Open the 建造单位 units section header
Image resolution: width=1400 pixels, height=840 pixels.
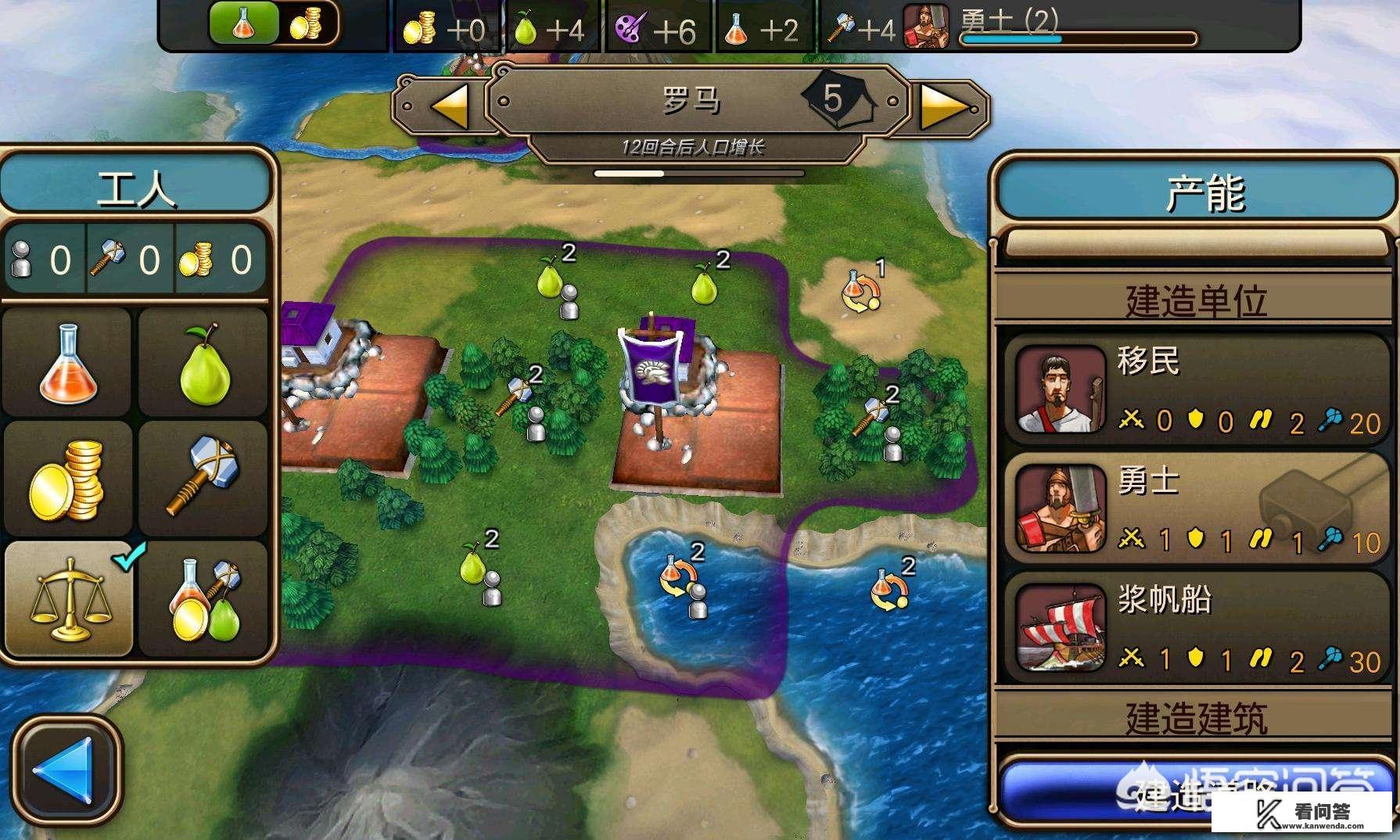tap(1195, 300)
